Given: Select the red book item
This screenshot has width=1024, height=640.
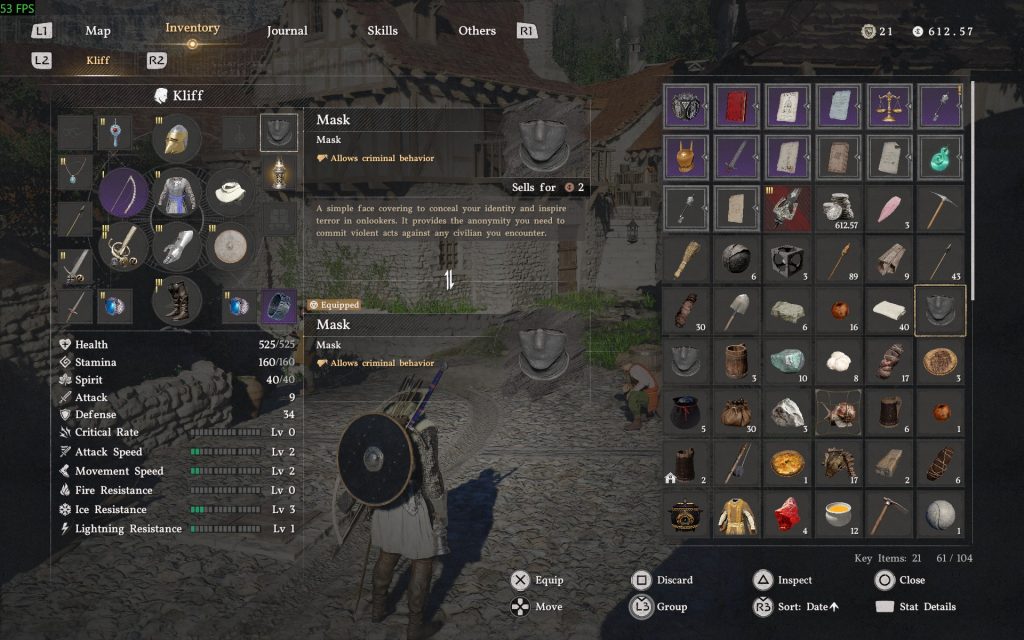Looking at the screenshot, I should (737, 106).
